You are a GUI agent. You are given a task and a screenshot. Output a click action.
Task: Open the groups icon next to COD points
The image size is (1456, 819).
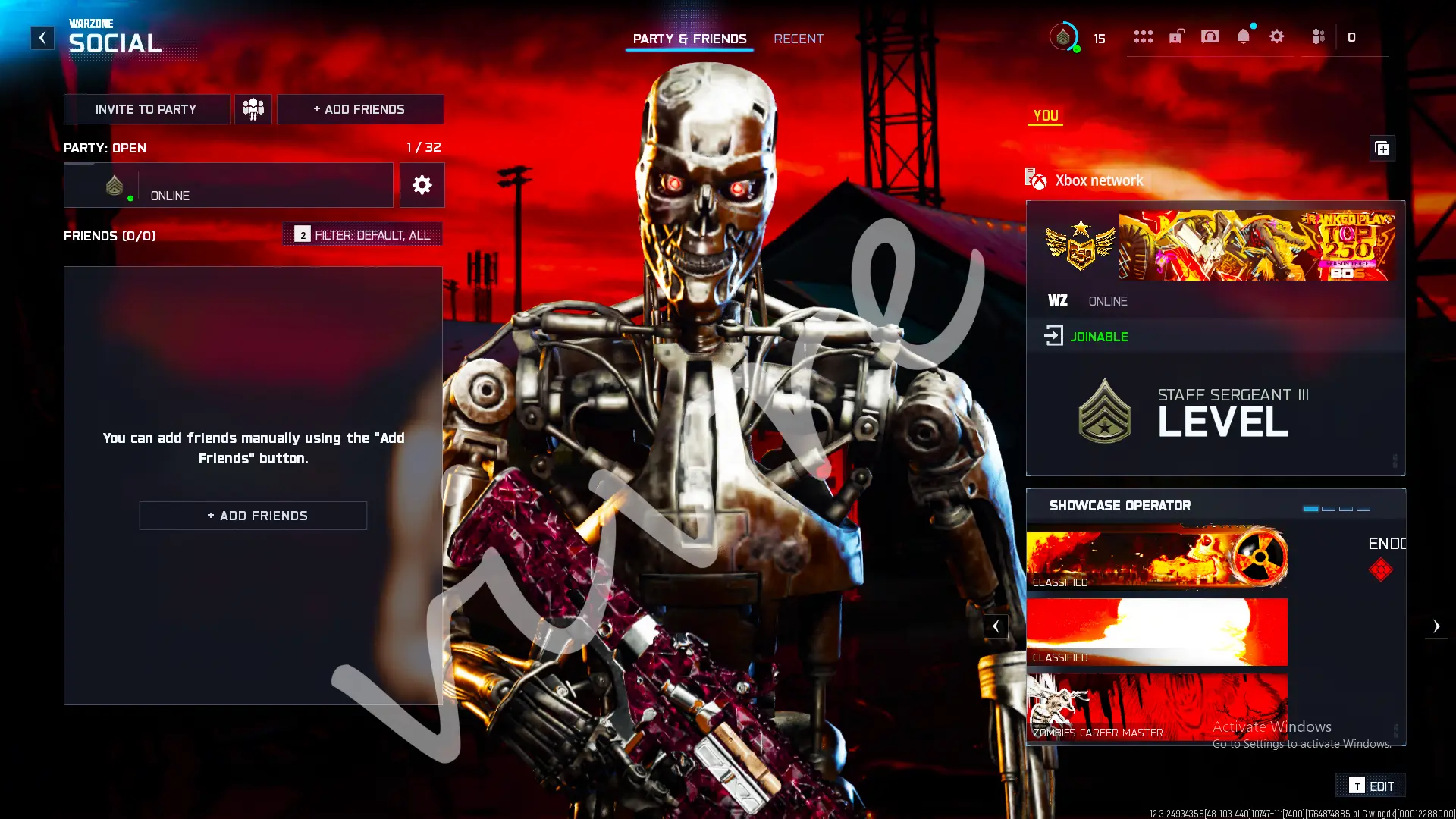click(1318, 36)
